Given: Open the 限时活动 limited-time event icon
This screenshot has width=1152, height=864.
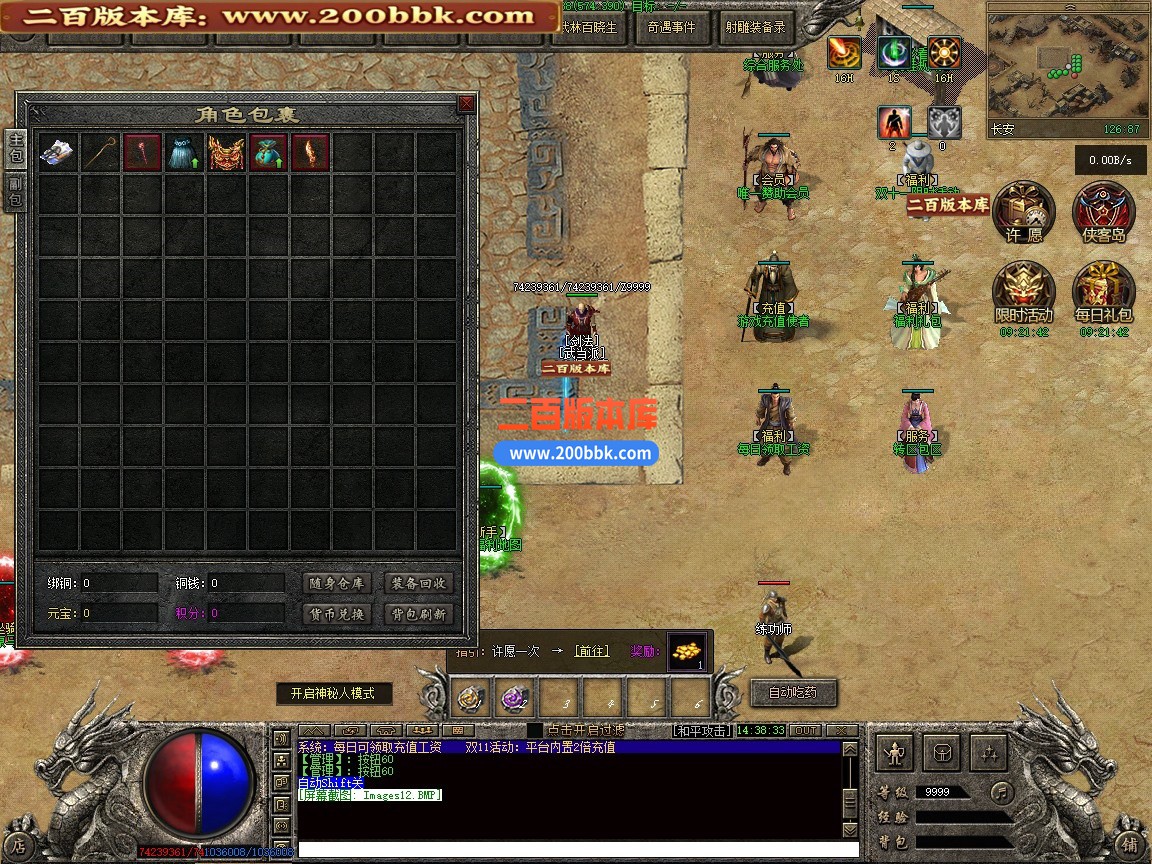Looking at the screenshot, I should (1024, 292).
